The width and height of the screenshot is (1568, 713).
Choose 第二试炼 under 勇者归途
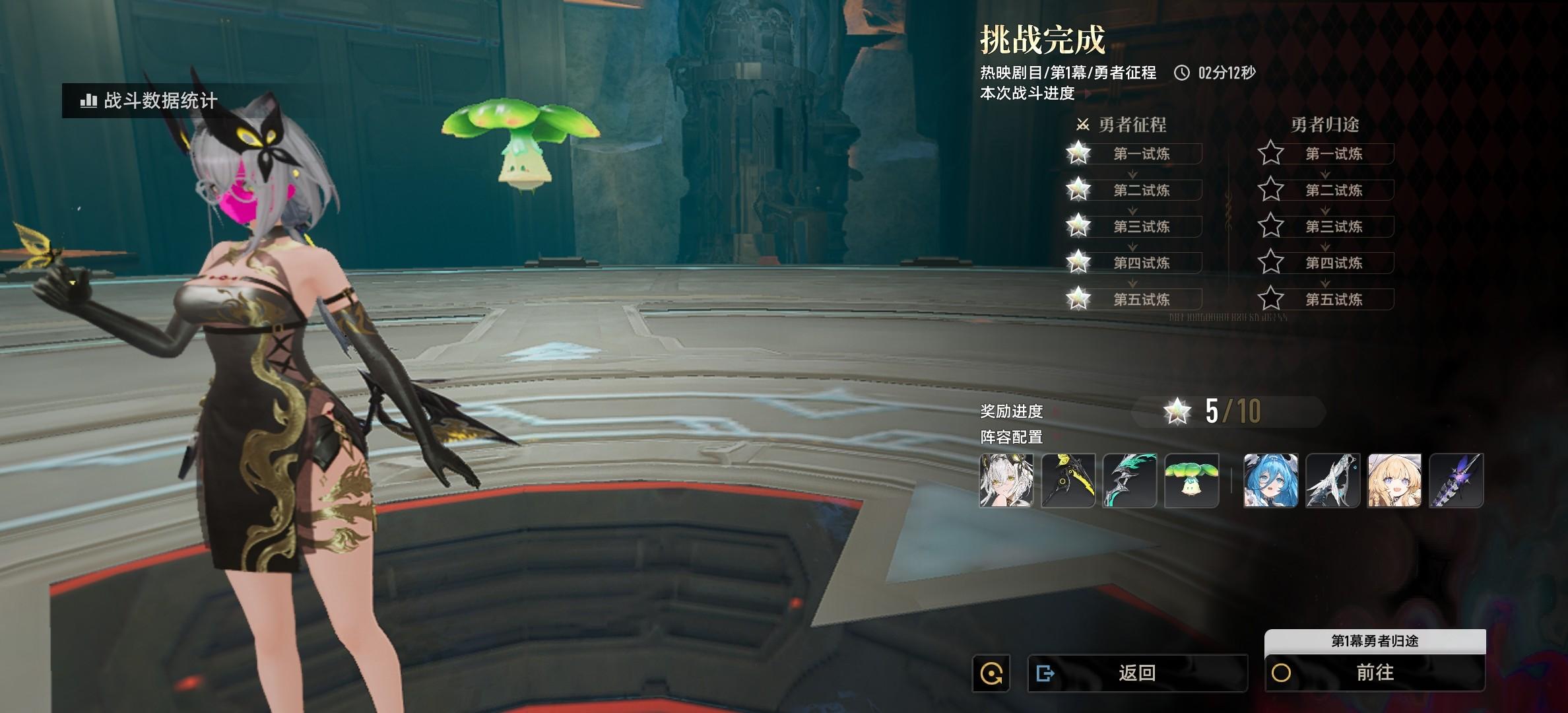click(1333, 190)
